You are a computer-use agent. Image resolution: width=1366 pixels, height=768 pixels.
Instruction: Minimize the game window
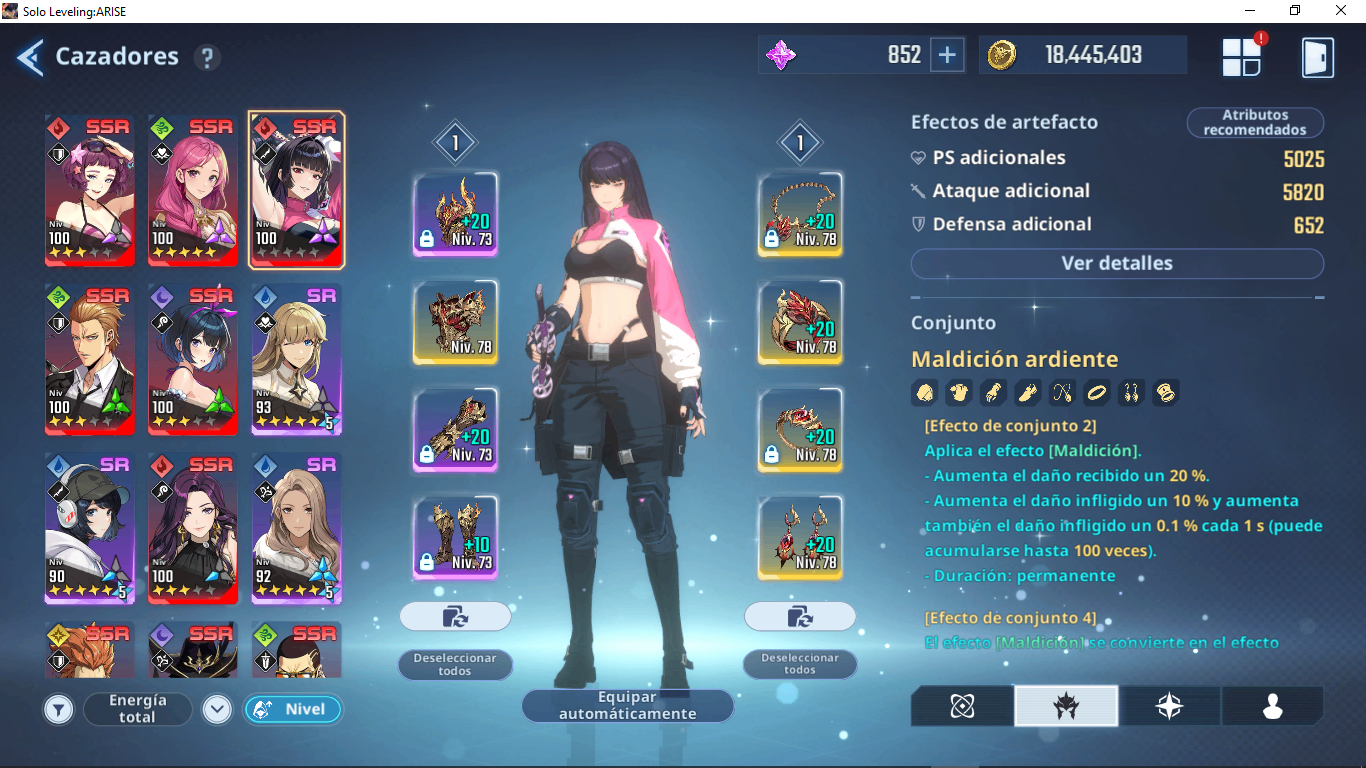(1249, 11)
